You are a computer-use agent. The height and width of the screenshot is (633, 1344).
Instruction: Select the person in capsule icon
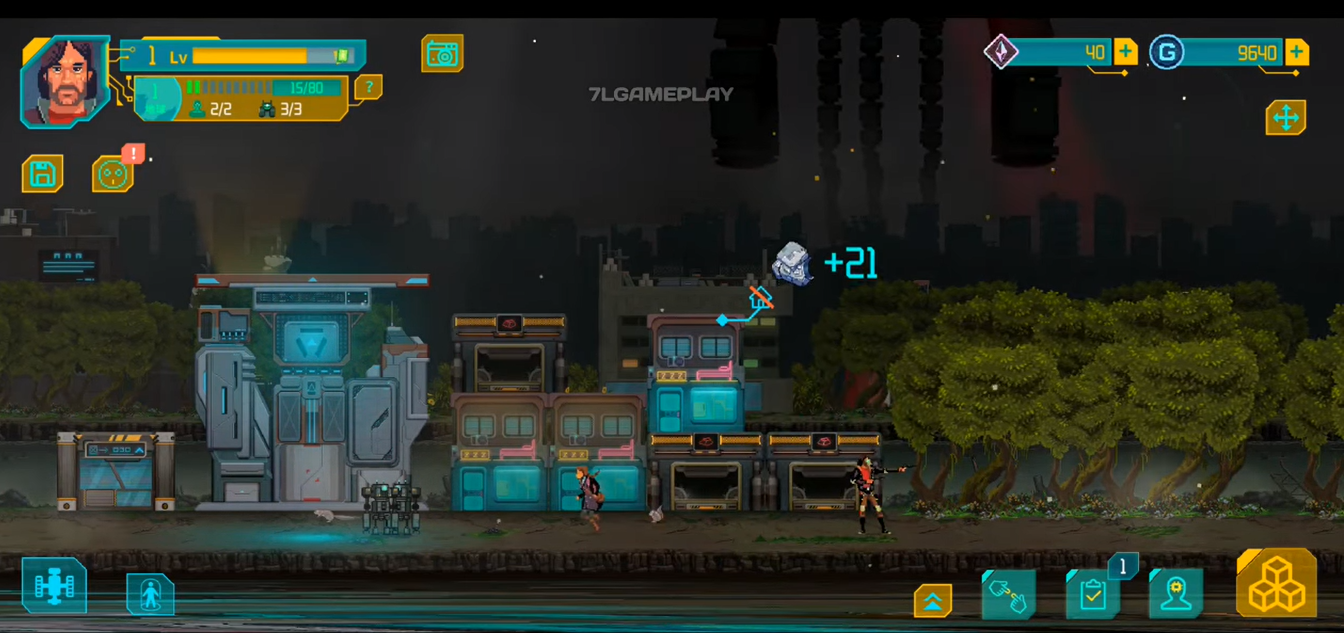point(150,594)
